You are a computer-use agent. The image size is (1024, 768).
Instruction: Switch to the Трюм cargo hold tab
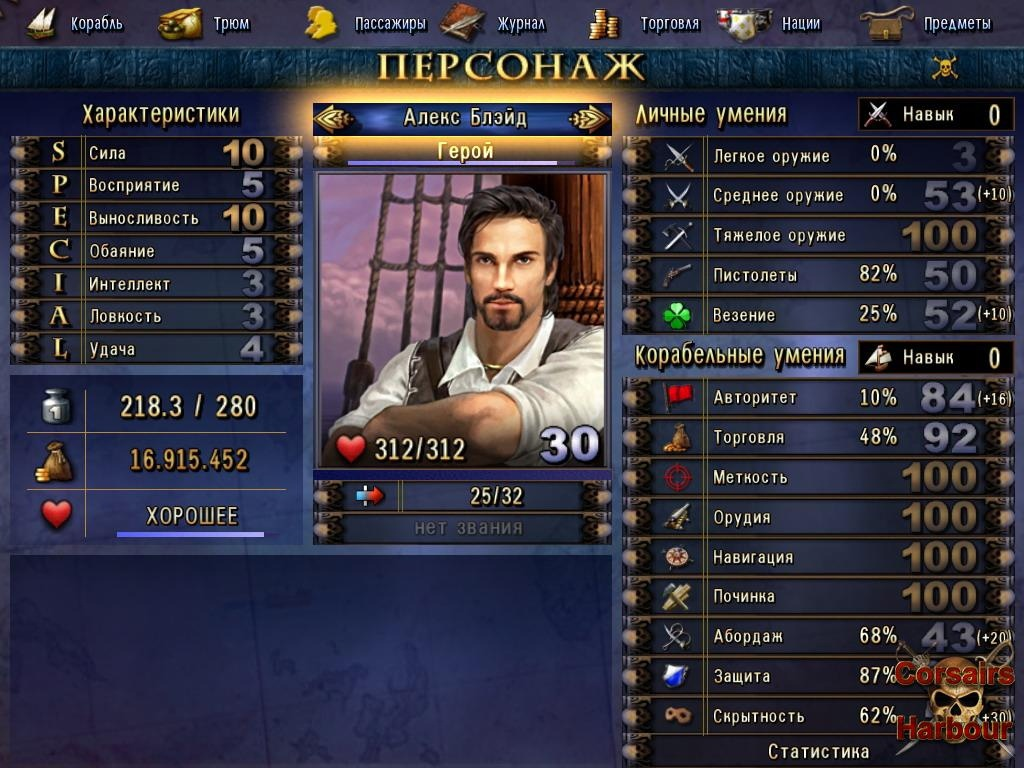coord(206,23)
